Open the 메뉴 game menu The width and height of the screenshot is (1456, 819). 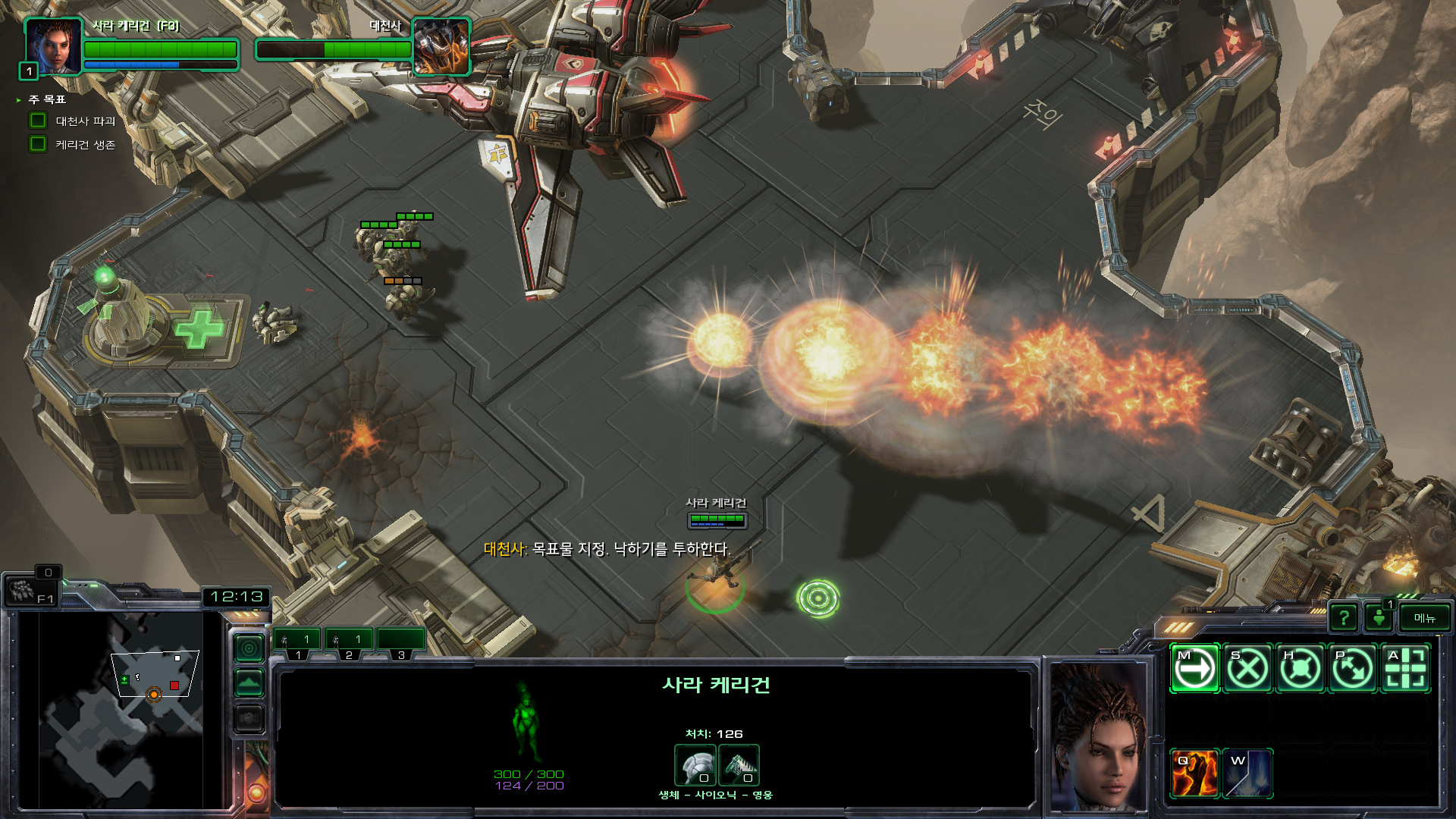pos(1424,618)
